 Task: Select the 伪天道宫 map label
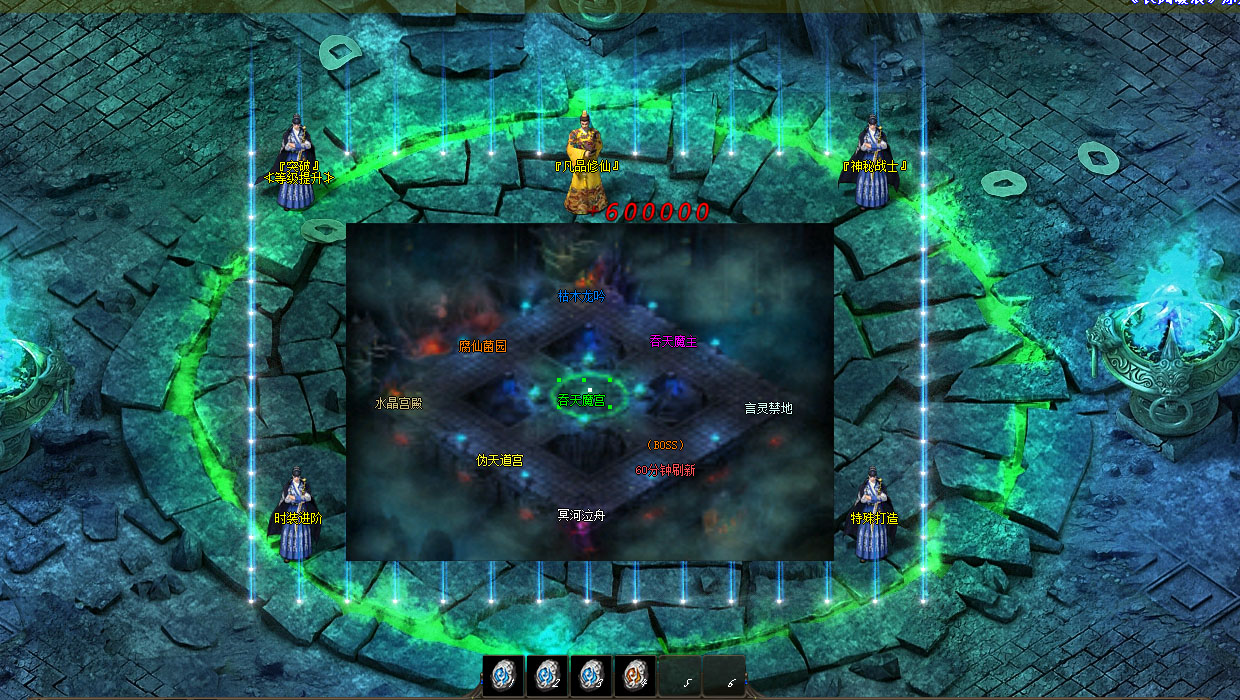coord(499,461)
